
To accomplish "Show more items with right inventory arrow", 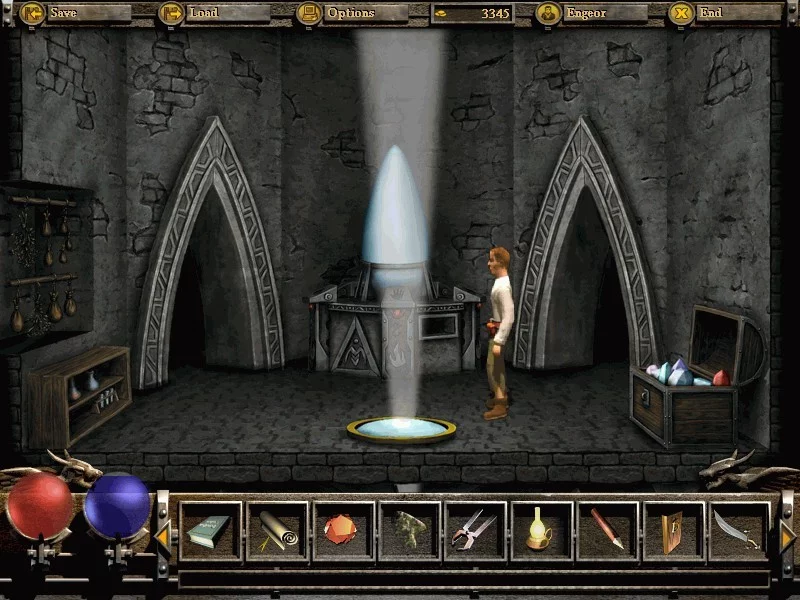I will pos(787,537).
